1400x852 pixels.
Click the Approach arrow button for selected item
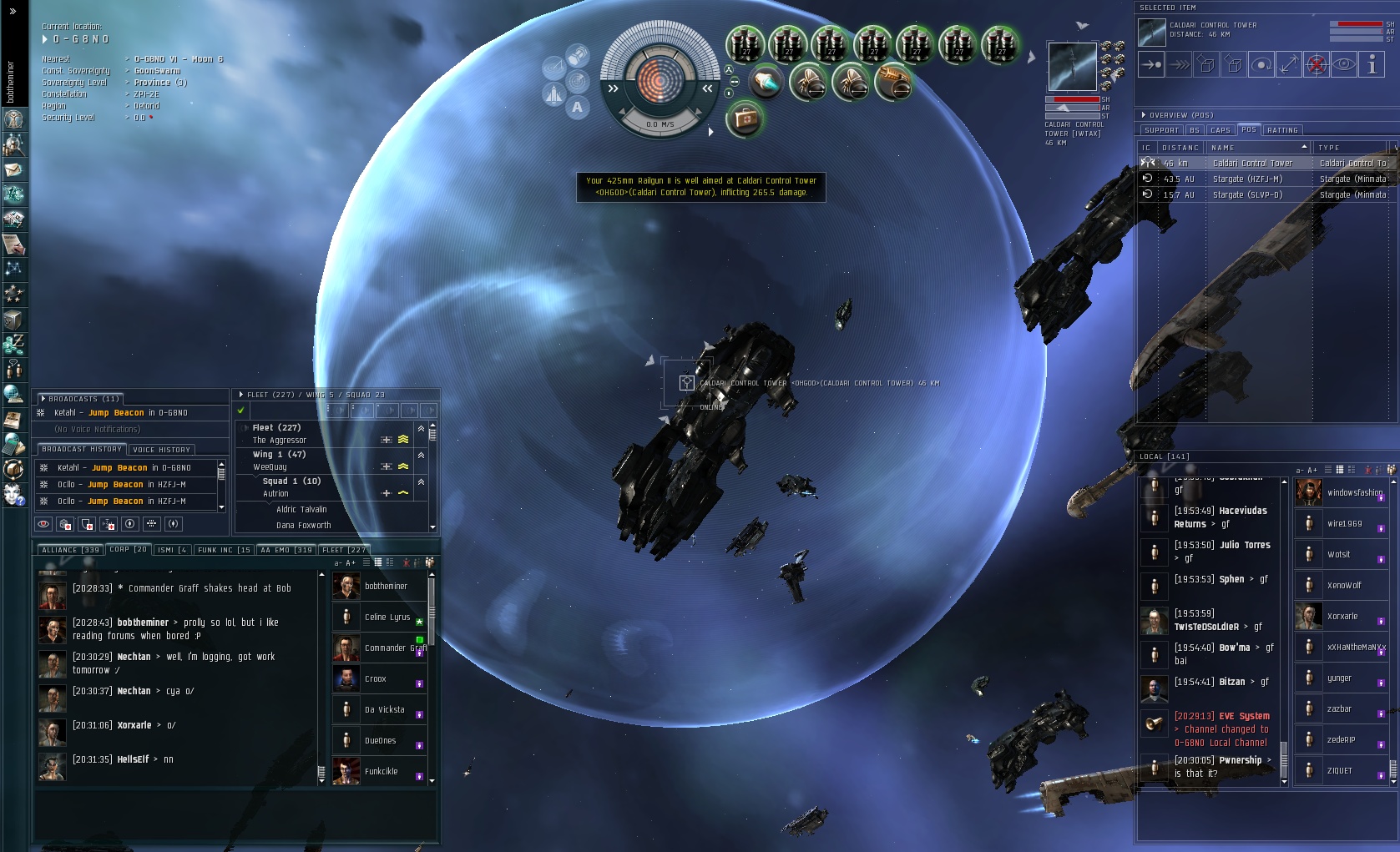pos(1151,64)
